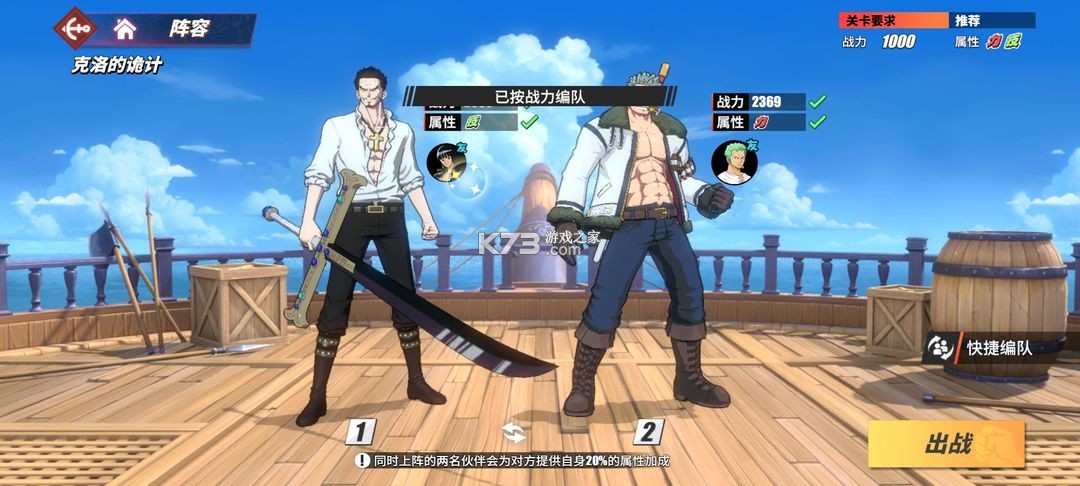Select the Zoro friend support portrait

(x=733, y=163)
